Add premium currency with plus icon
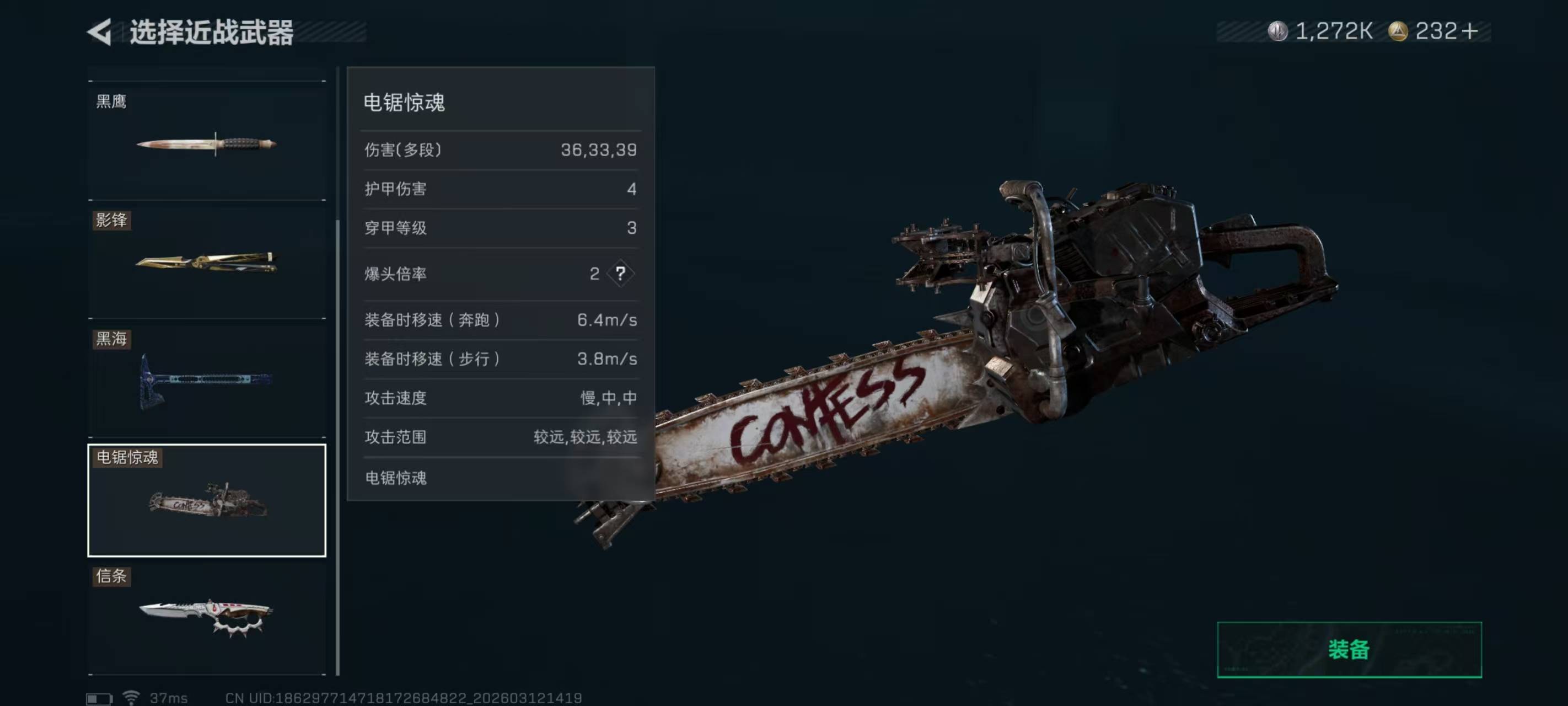 1469,31
